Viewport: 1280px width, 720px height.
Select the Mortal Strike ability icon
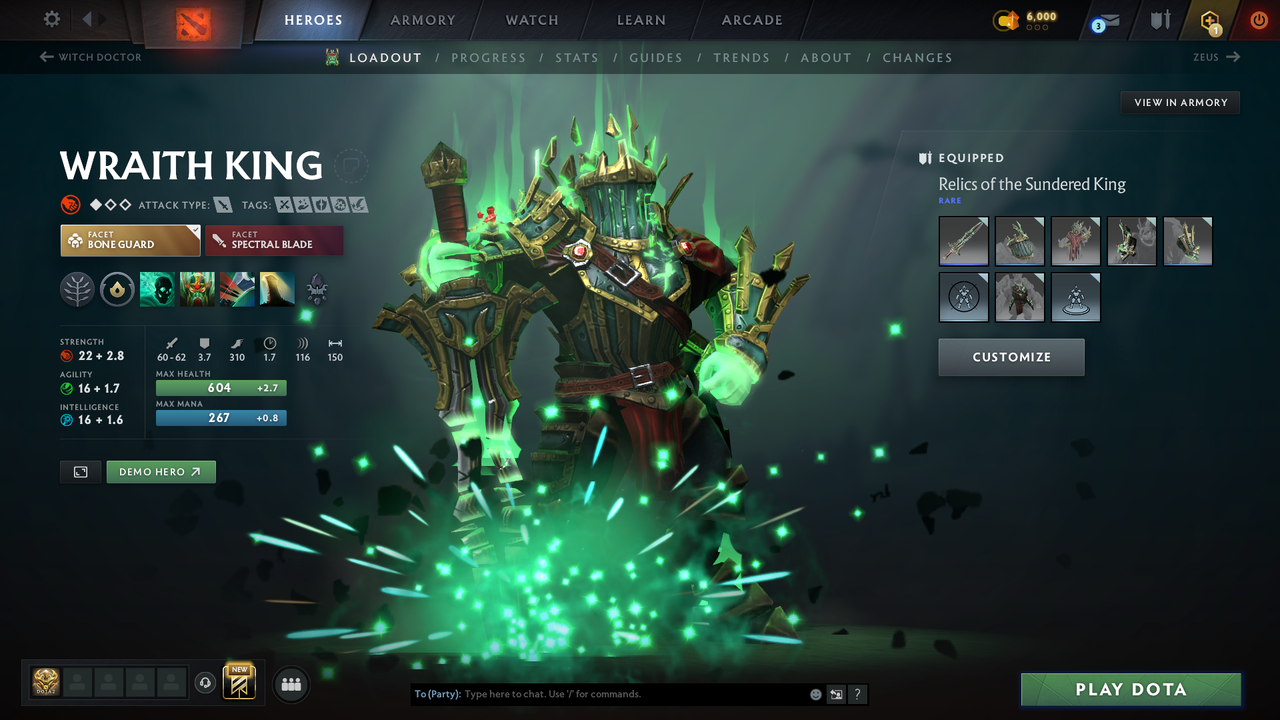[x=237, y=289]
